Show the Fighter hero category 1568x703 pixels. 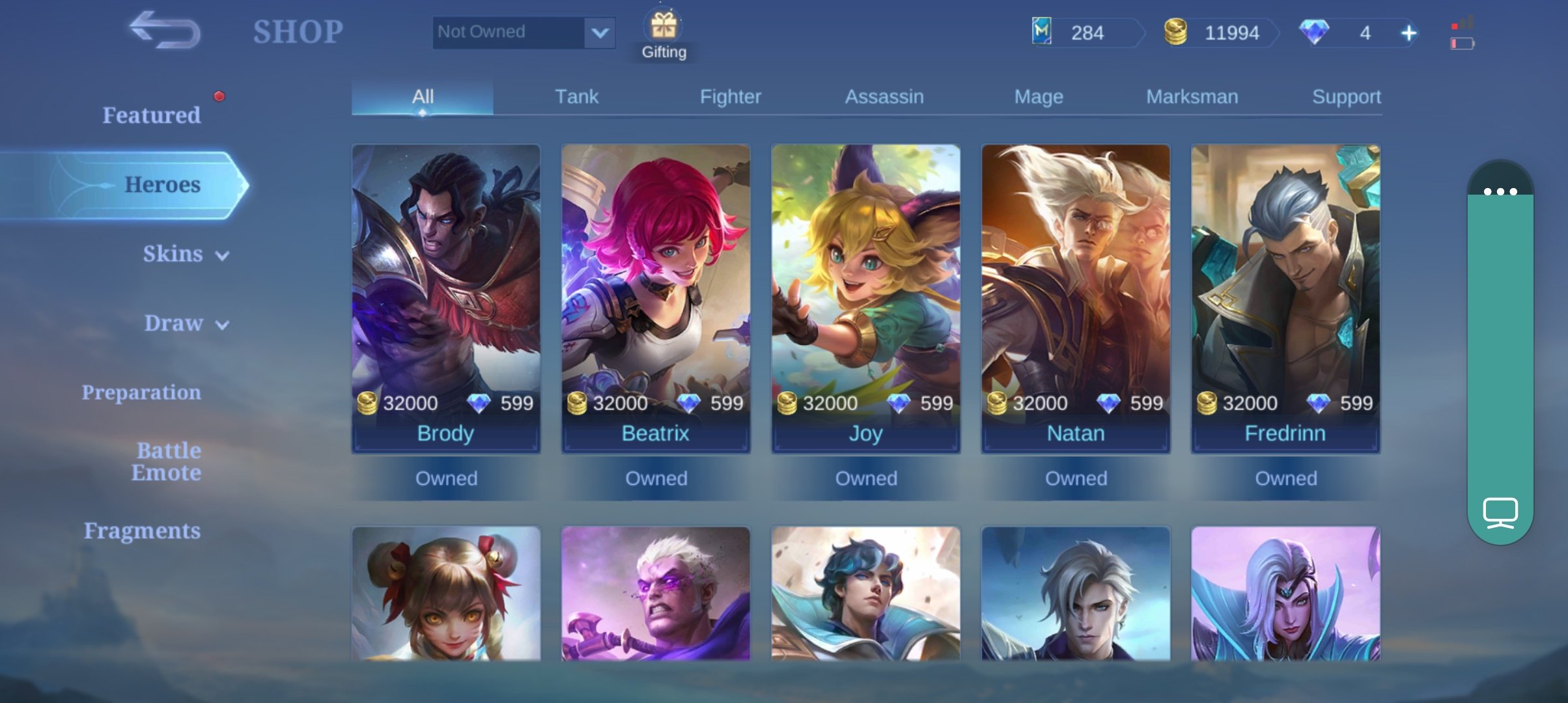730,97
